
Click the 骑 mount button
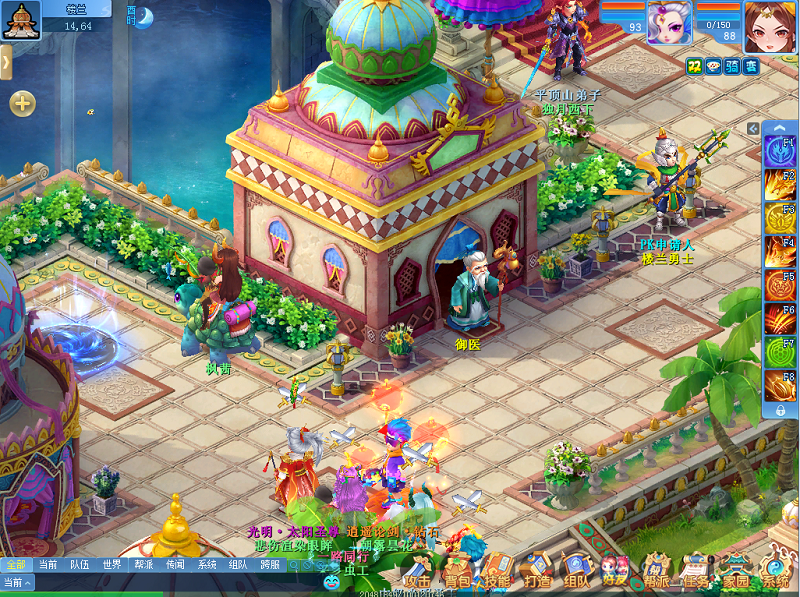pyautogui.click(x=732, y=66)
